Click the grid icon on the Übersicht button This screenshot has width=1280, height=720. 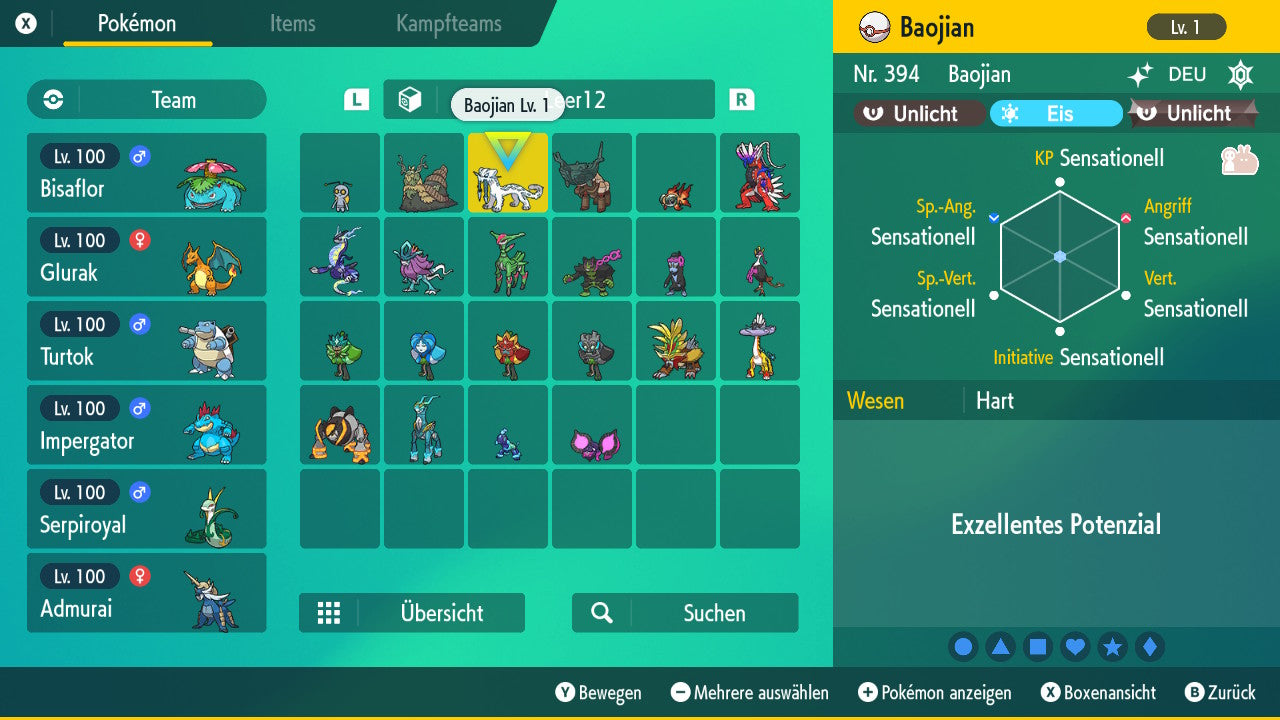(330, 613)
